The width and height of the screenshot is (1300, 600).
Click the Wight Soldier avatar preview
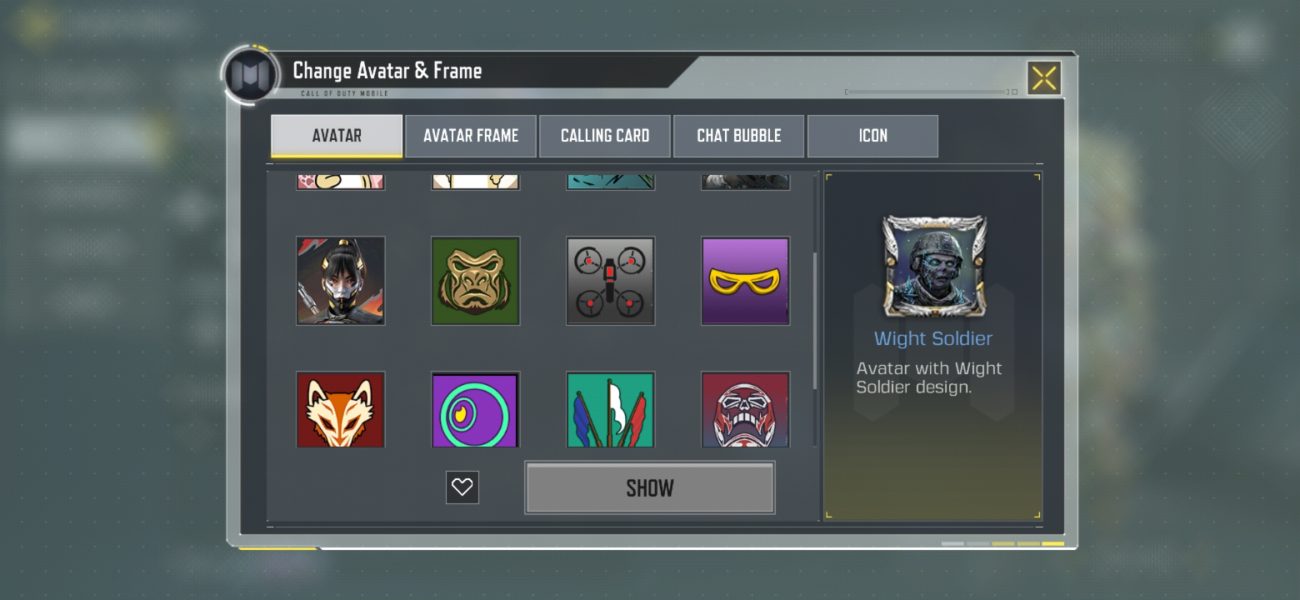tap(933, 265)
